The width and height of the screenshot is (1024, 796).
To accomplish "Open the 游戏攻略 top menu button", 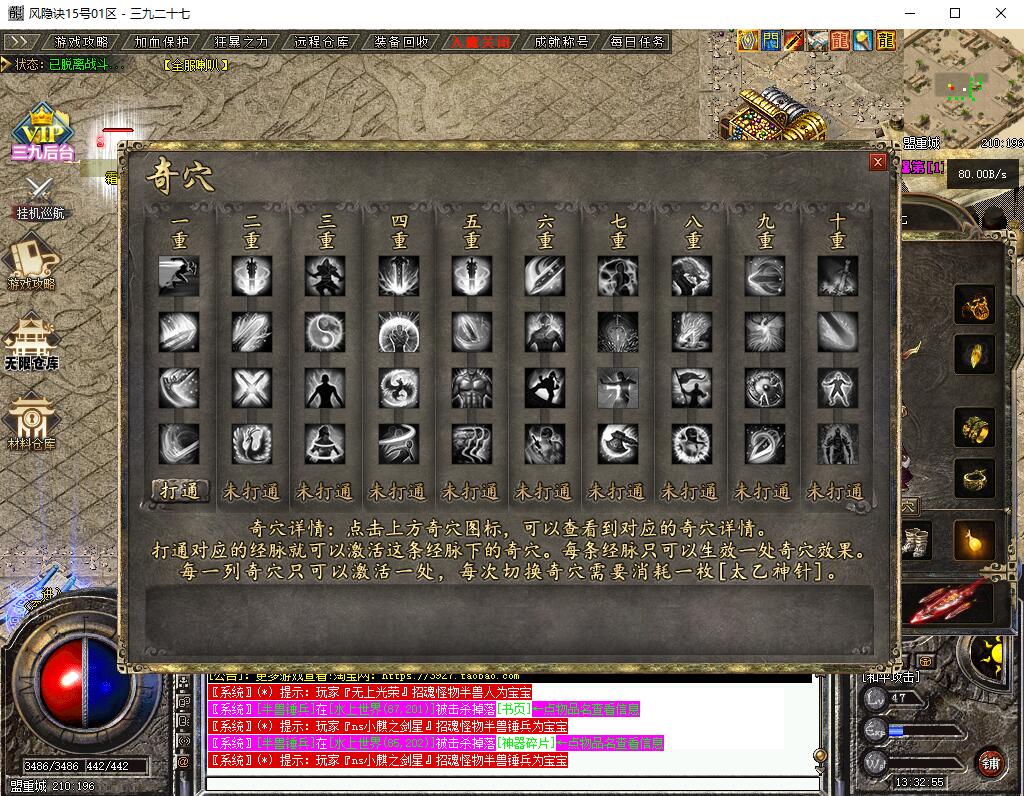I will click(x=81, y=42).
